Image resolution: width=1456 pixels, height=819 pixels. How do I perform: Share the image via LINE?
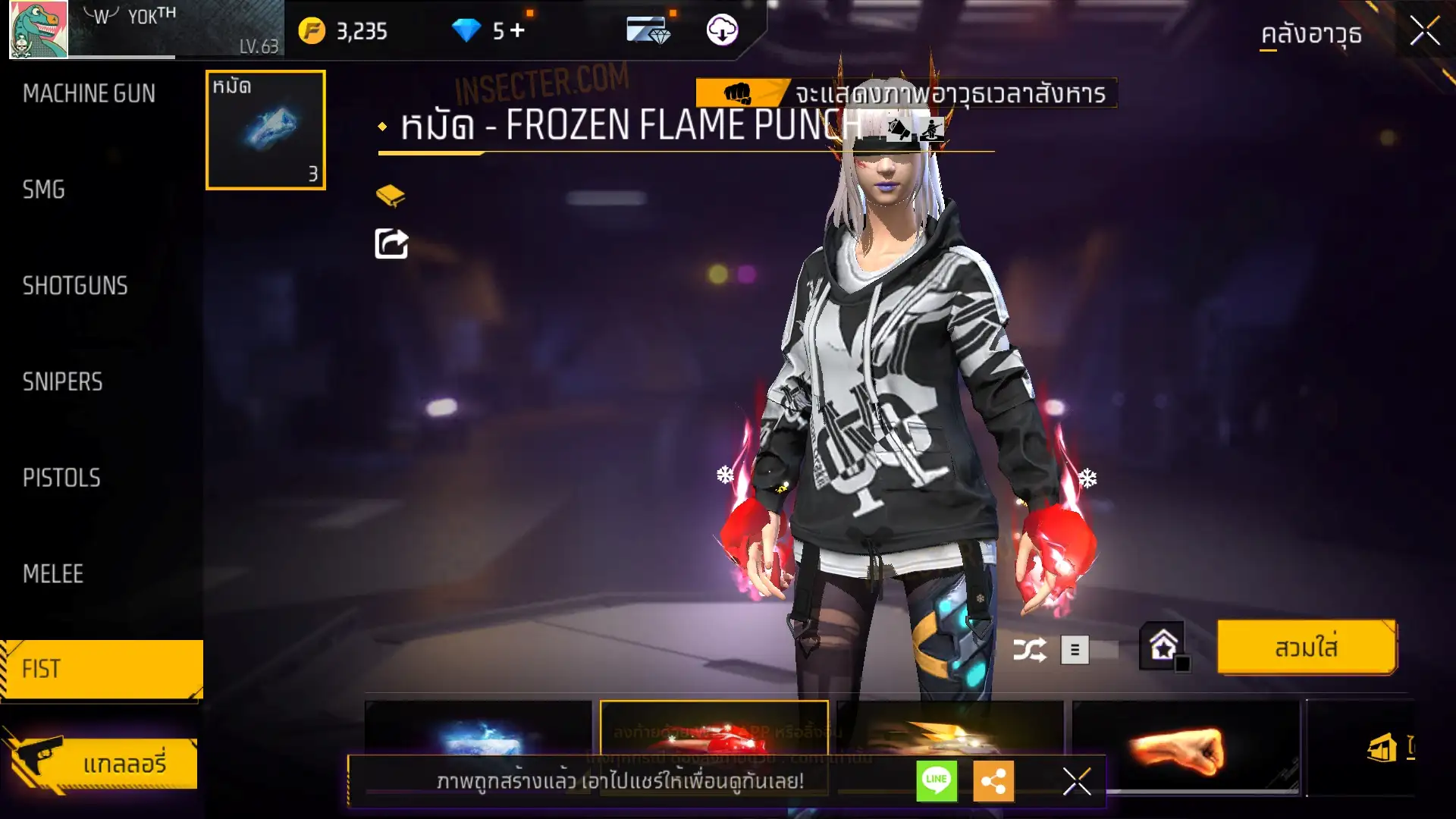tap(937, 780)
